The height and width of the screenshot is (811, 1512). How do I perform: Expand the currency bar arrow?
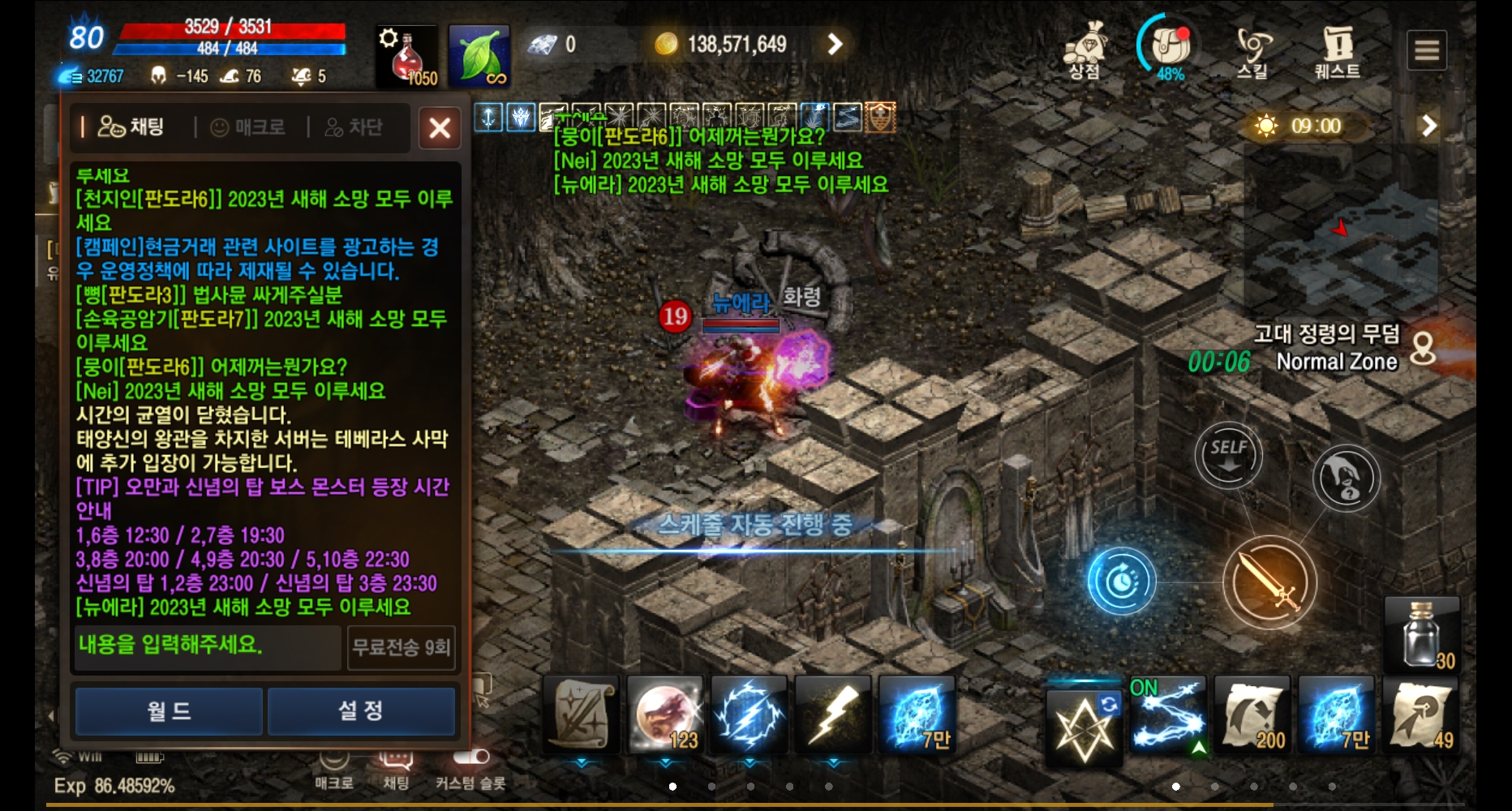pos(835,44)
